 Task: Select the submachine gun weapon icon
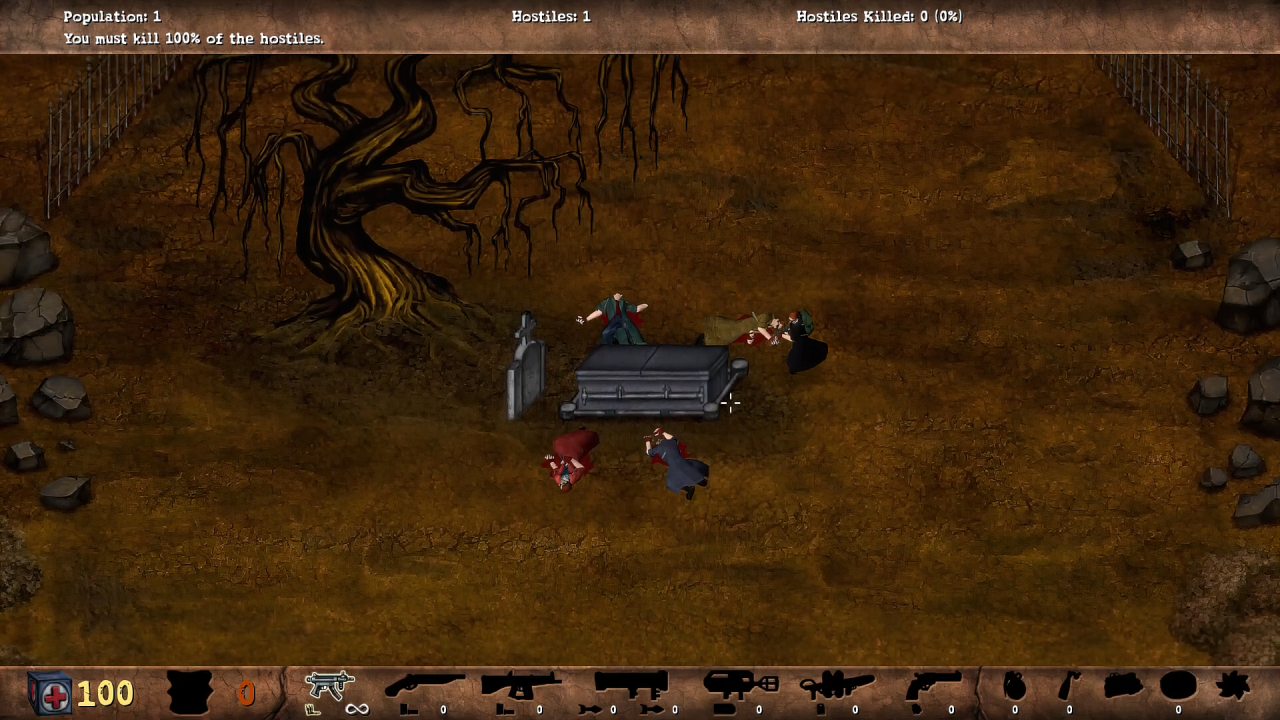(330, 686)
